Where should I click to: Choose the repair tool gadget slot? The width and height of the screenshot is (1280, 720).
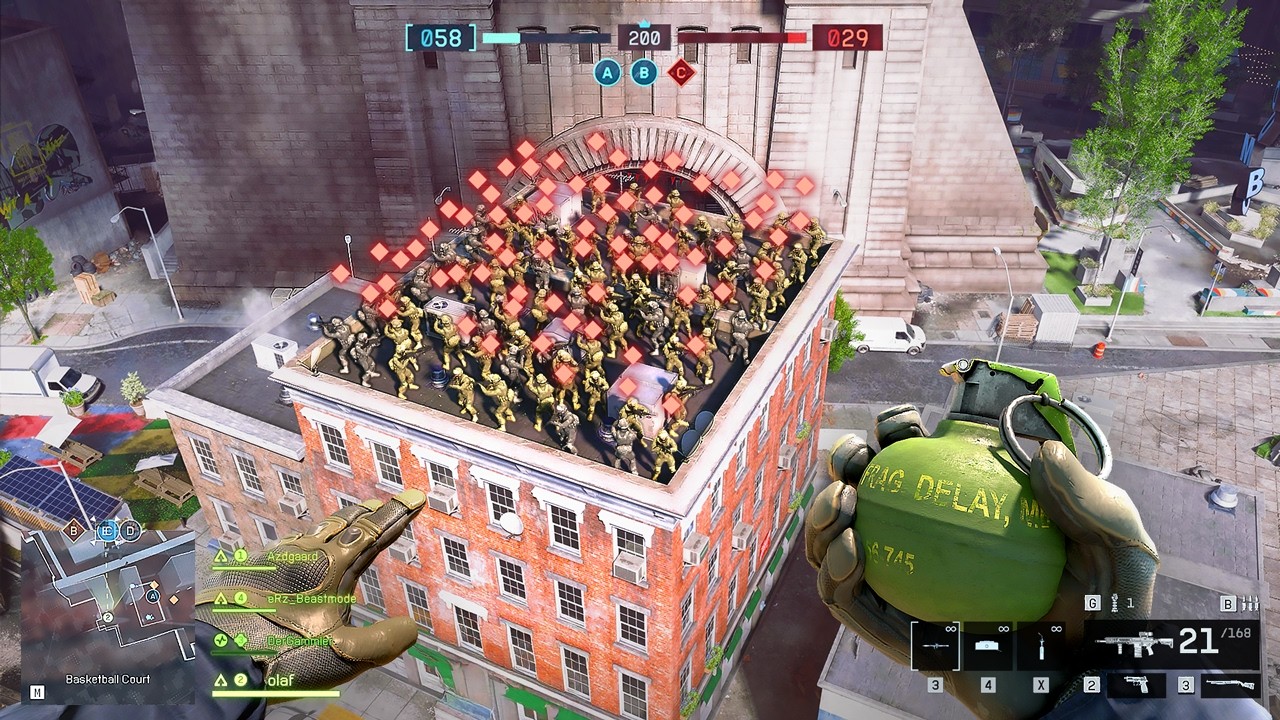1041,646
